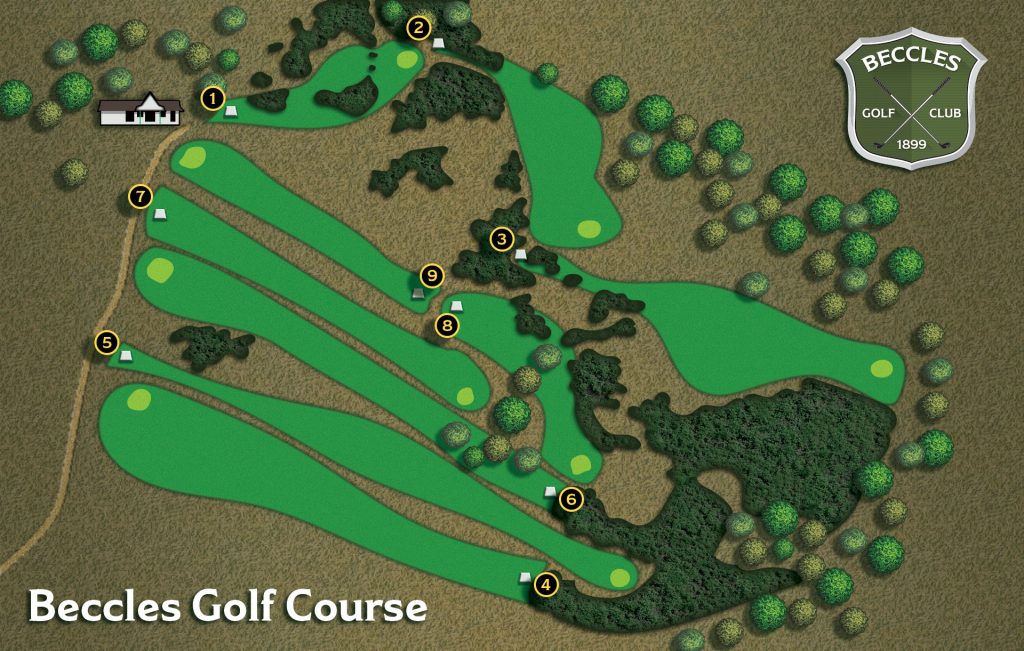Choose hole 2 marker

pos(419,28)
